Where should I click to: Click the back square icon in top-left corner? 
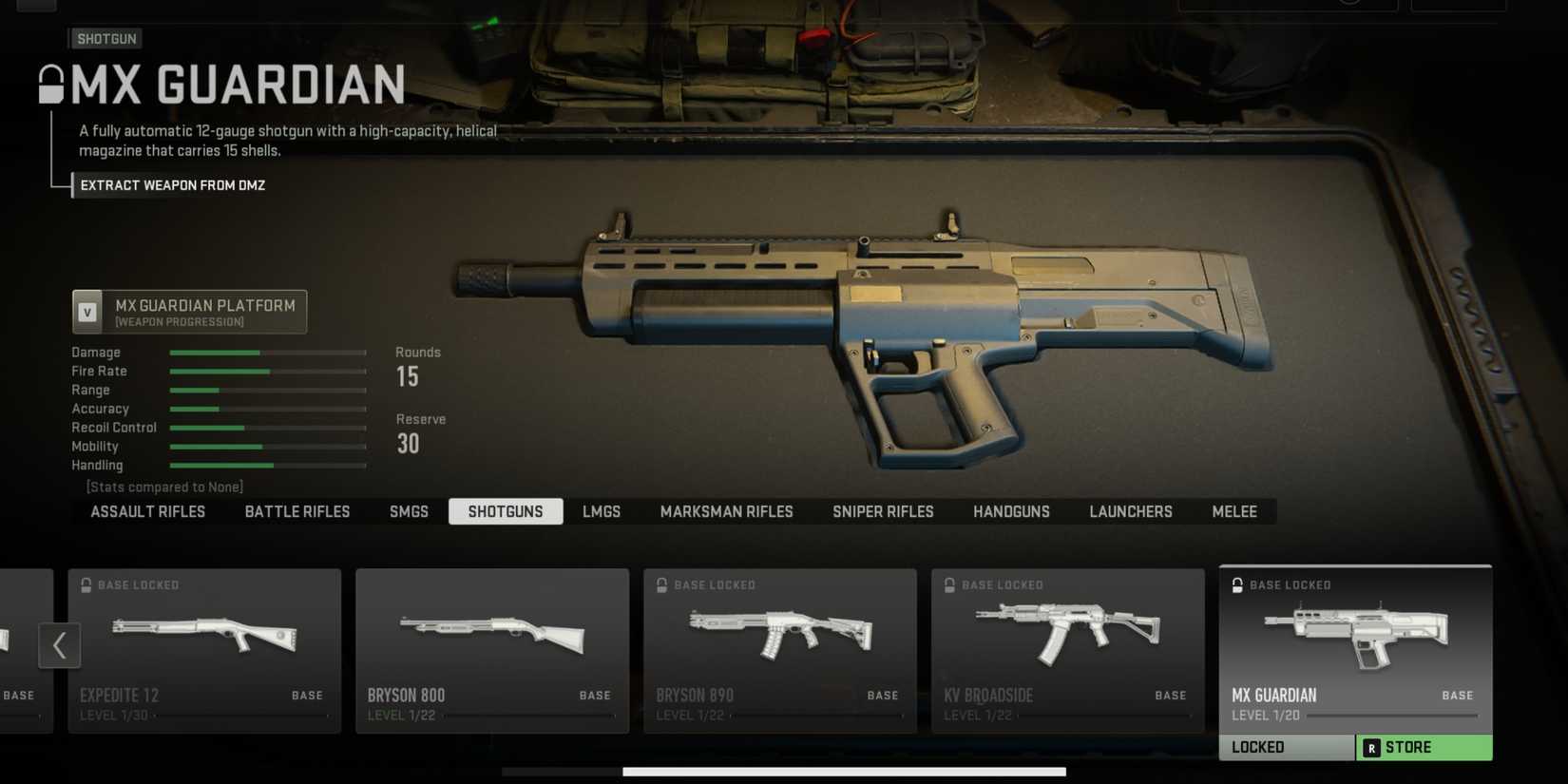point(38,5)
